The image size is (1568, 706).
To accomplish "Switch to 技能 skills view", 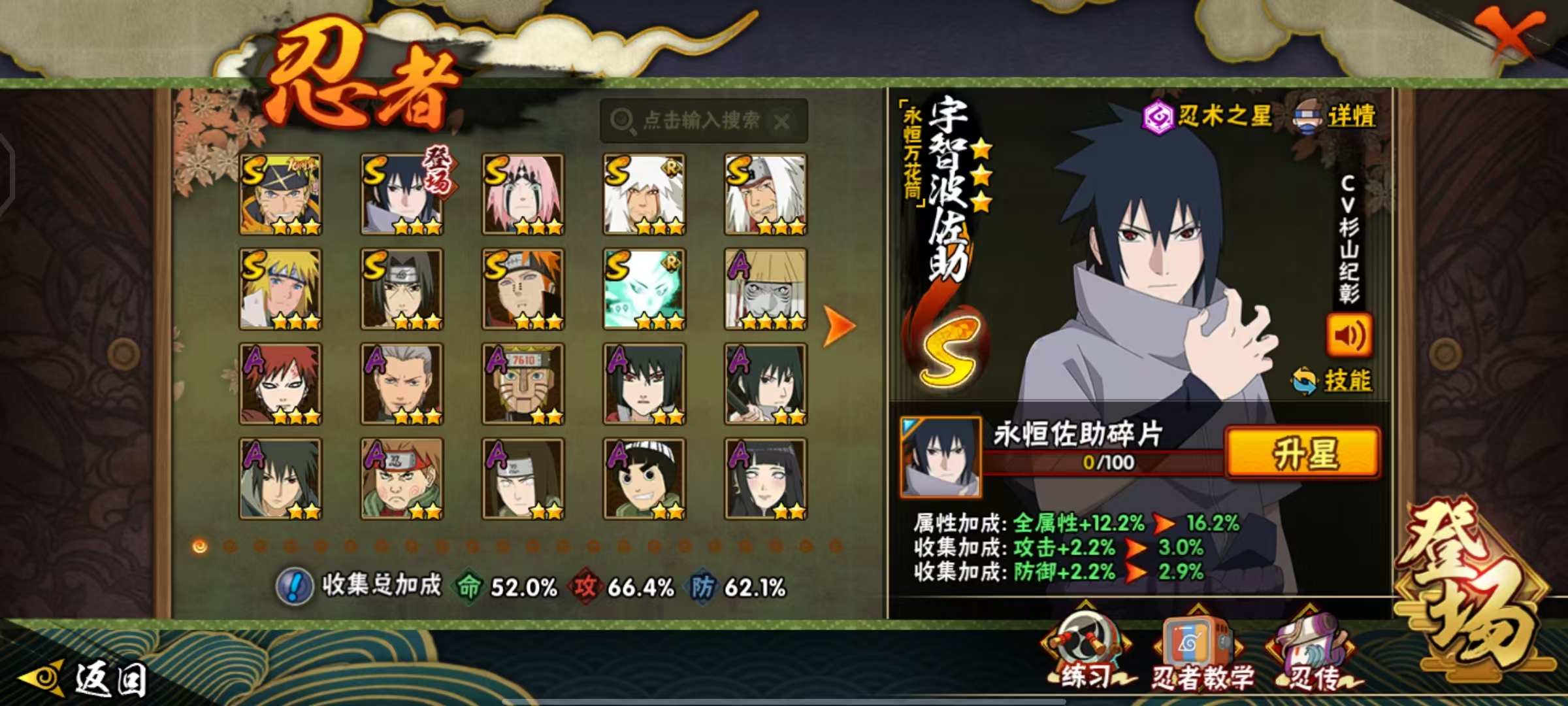I will (x=1333, y=380).
